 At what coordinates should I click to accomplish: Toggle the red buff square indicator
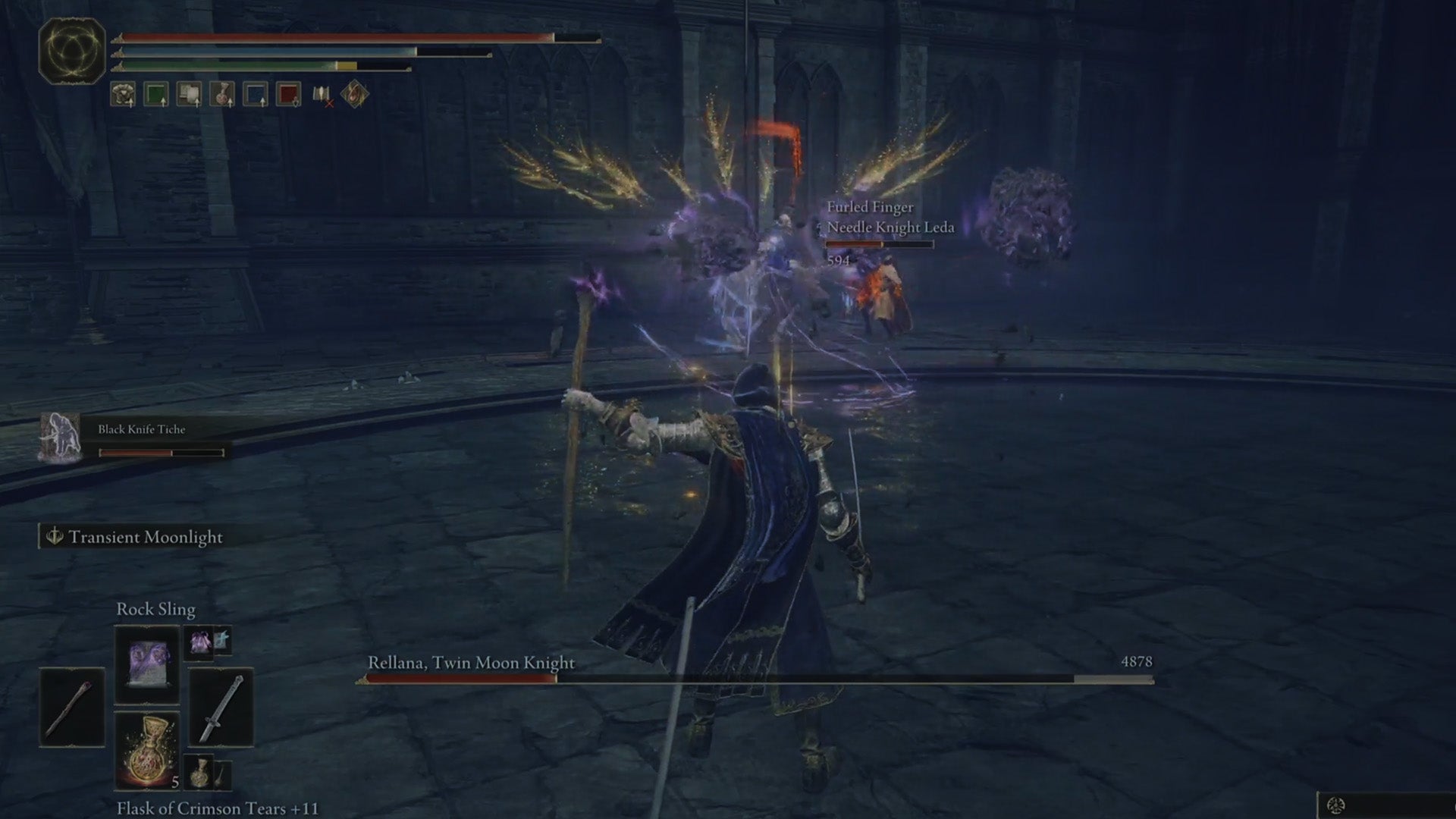(288, 94)
